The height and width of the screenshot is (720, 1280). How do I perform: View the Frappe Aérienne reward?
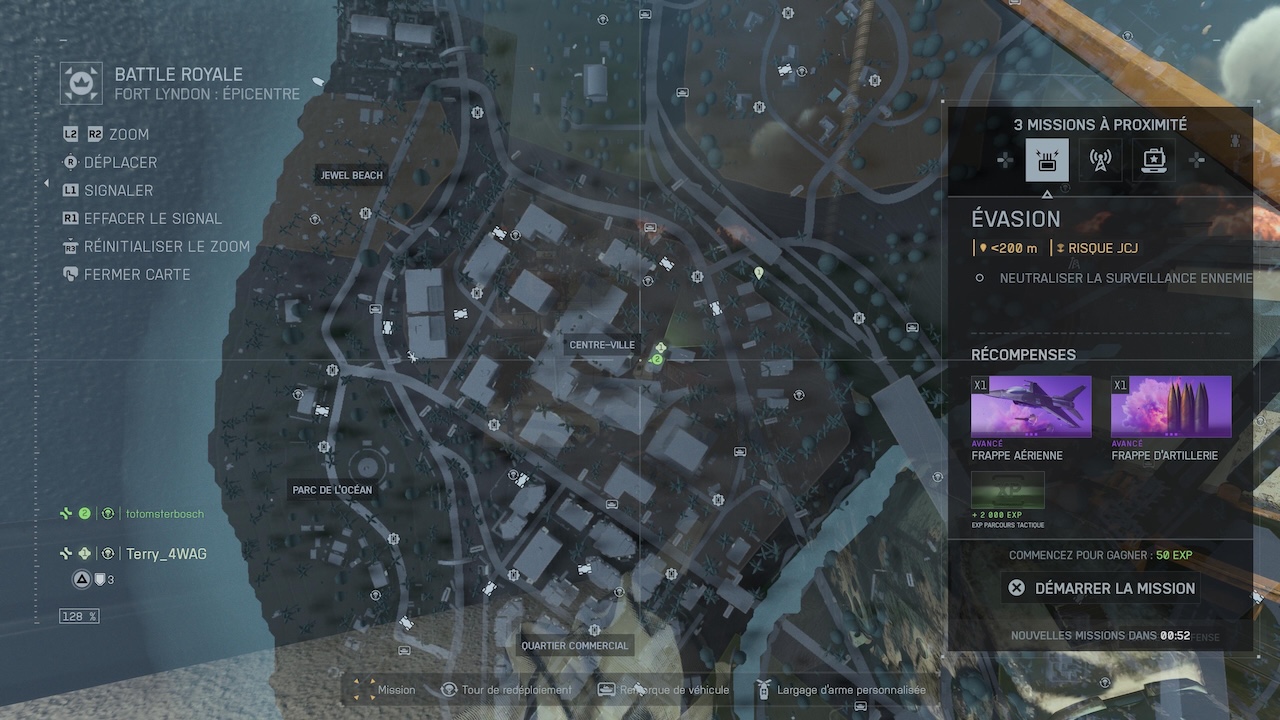pos(1031,407)
